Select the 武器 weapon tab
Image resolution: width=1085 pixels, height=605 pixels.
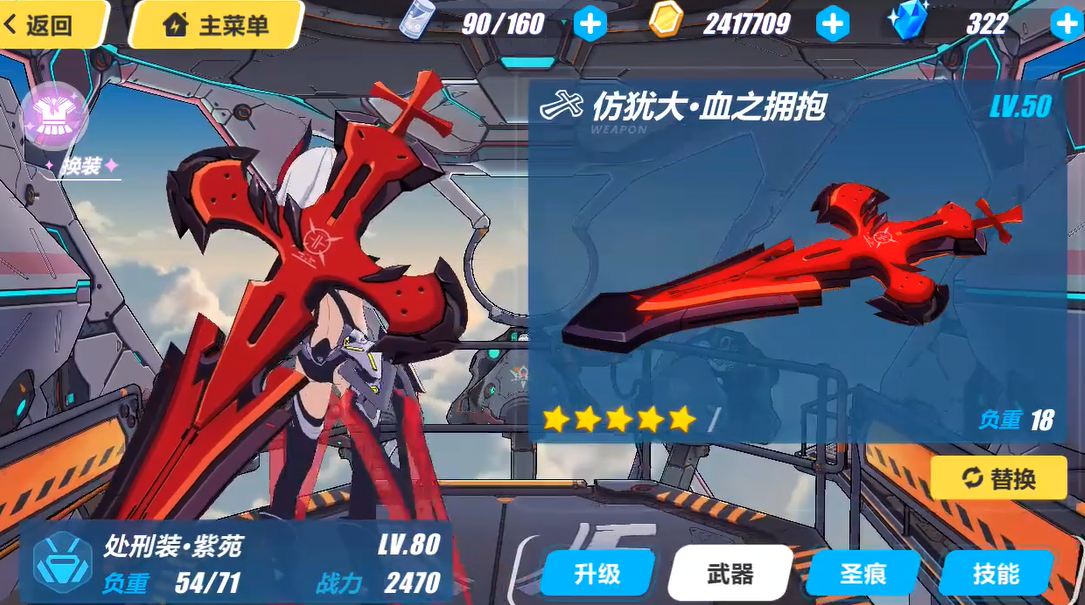(x=730, y=573)
